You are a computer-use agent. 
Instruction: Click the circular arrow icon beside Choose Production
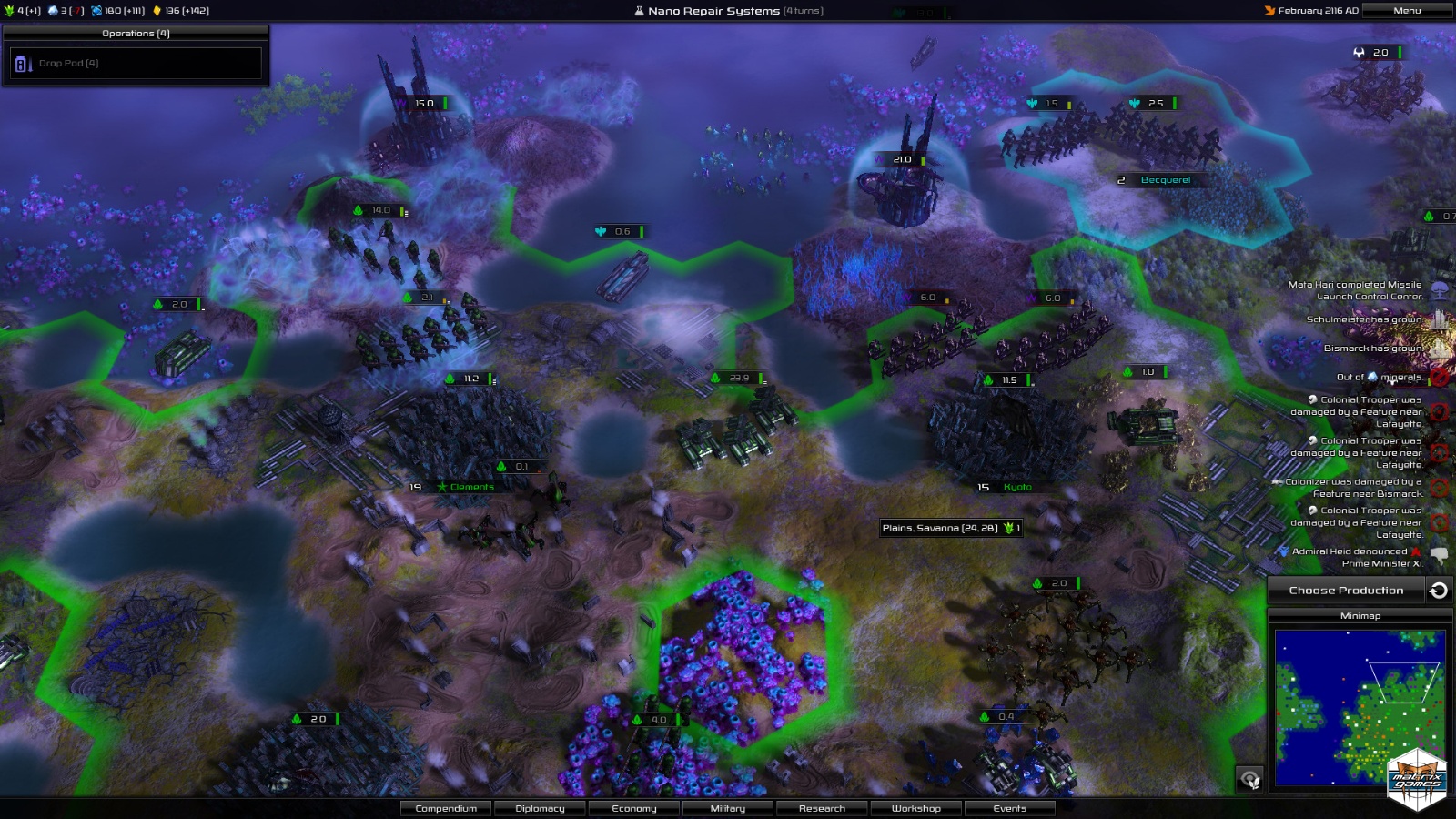(1439, 591)
